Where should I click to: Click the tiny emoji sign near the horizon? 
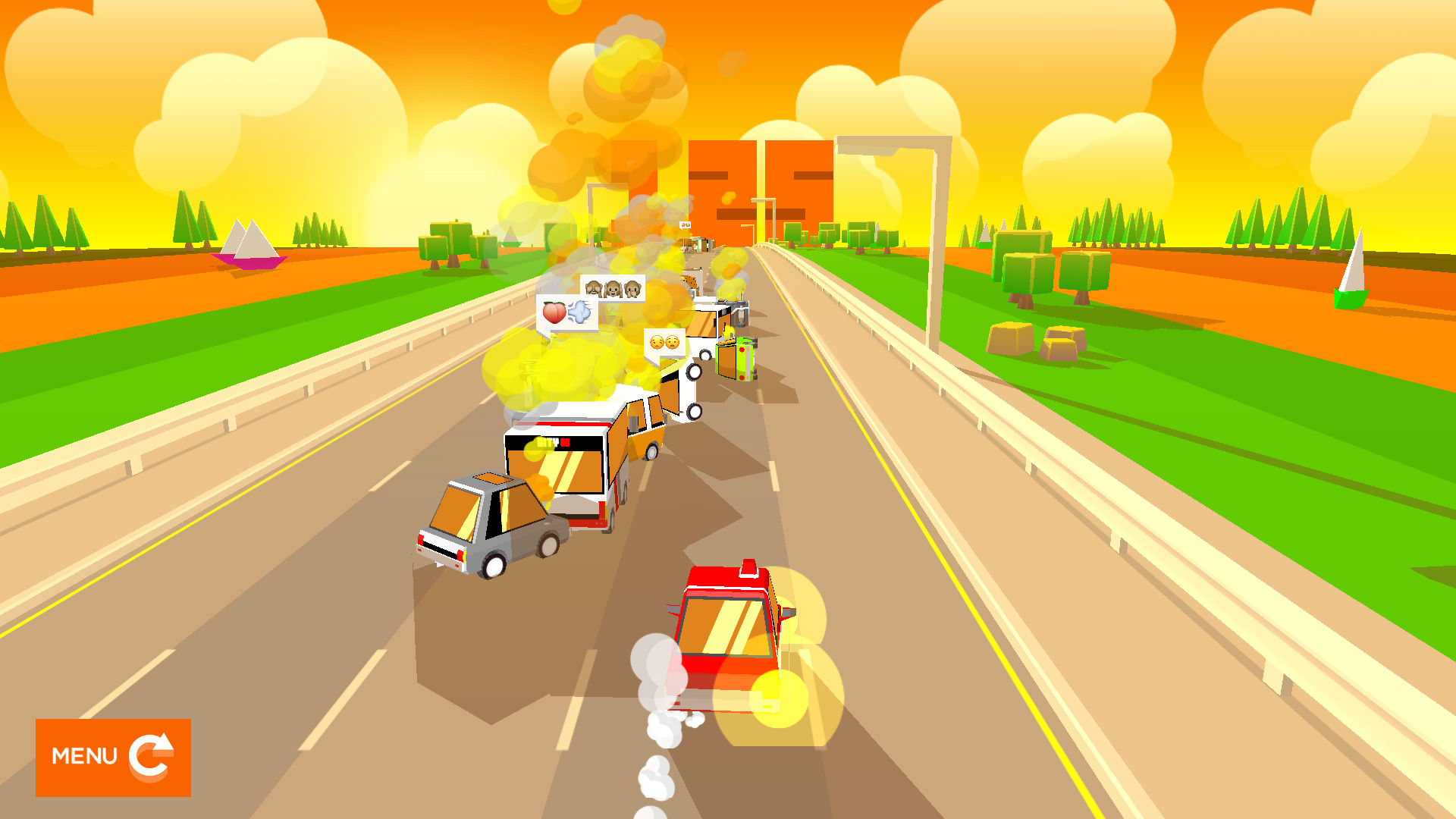(685, 225)
